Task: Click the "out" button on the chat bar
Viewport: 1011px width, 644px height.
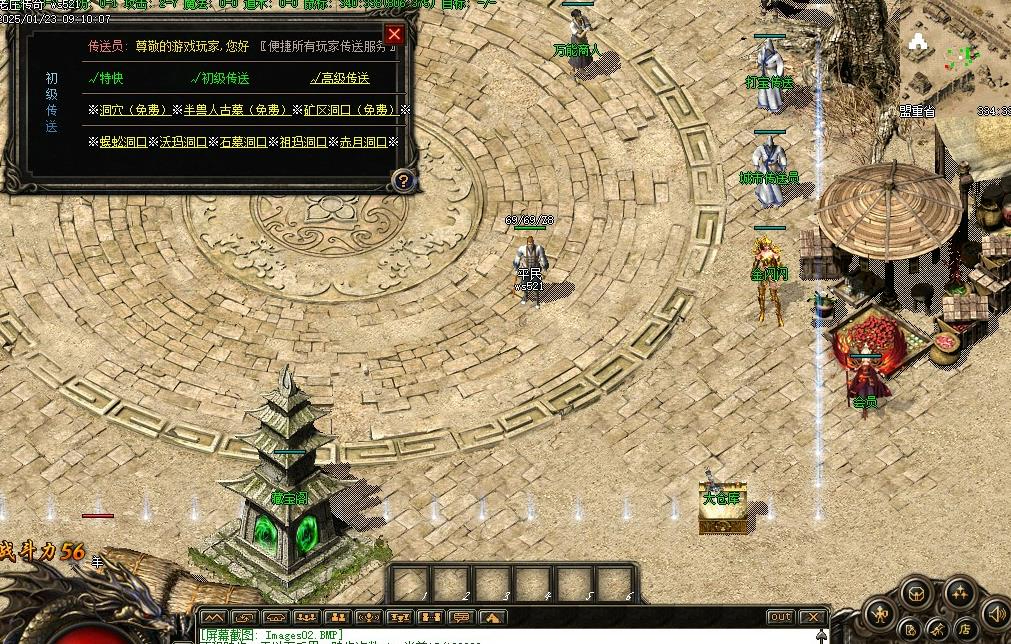Action: 780,617
